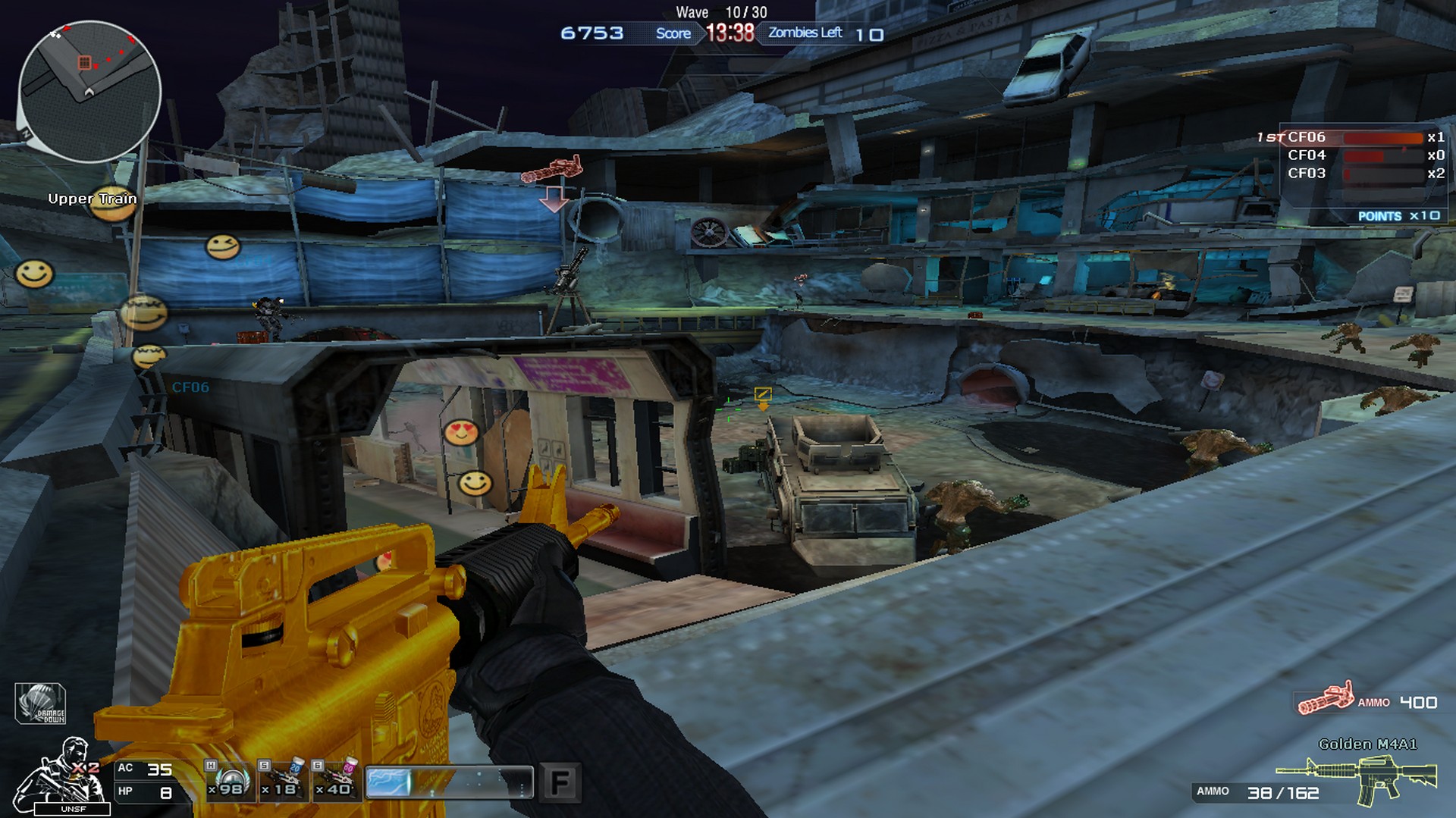Viewport: 1456px width, 818px height.
Task: Toggle the plain yellow smiley on the left edge
Action: pos(34,273)
